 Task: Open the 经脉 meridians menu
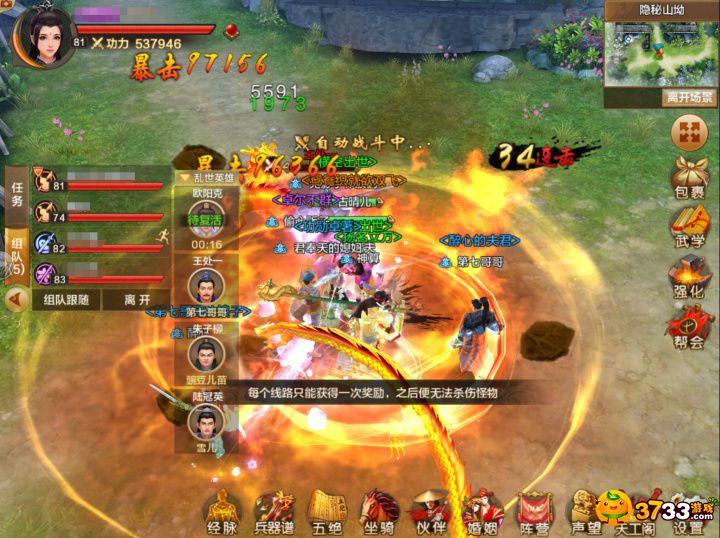pos(222,511)
